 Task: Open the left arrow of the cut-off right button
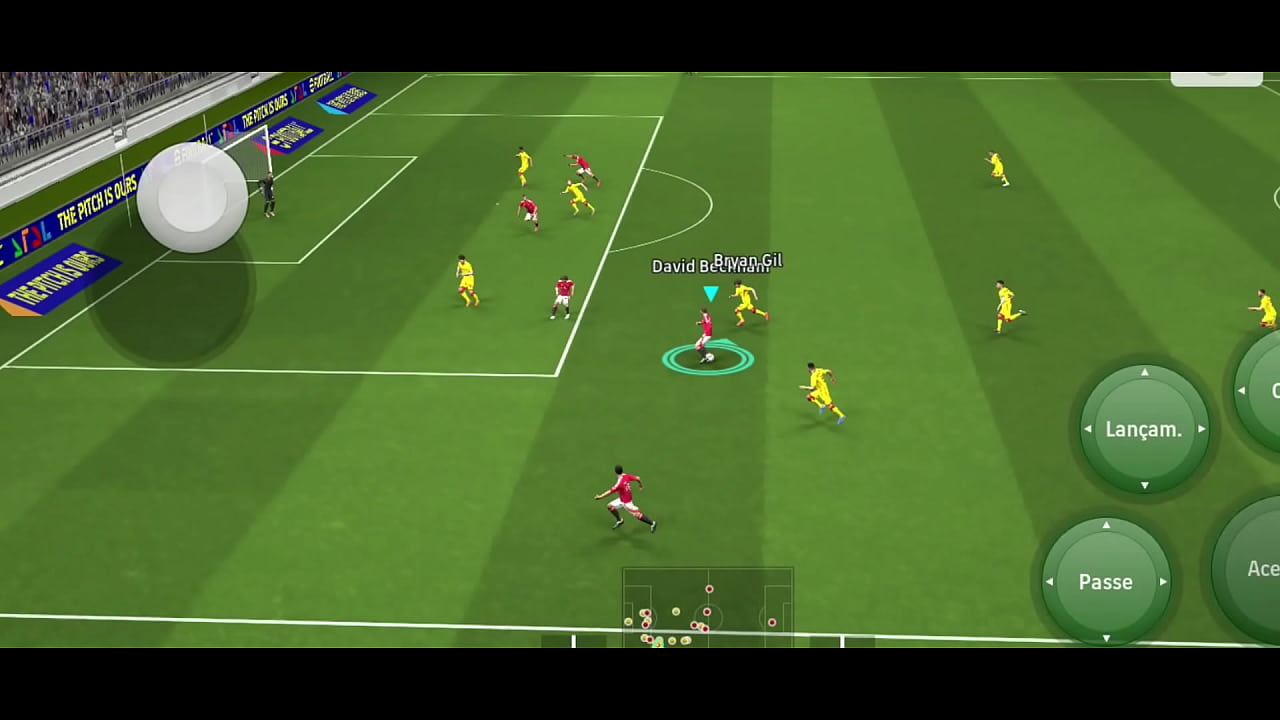click(1241, 389)
